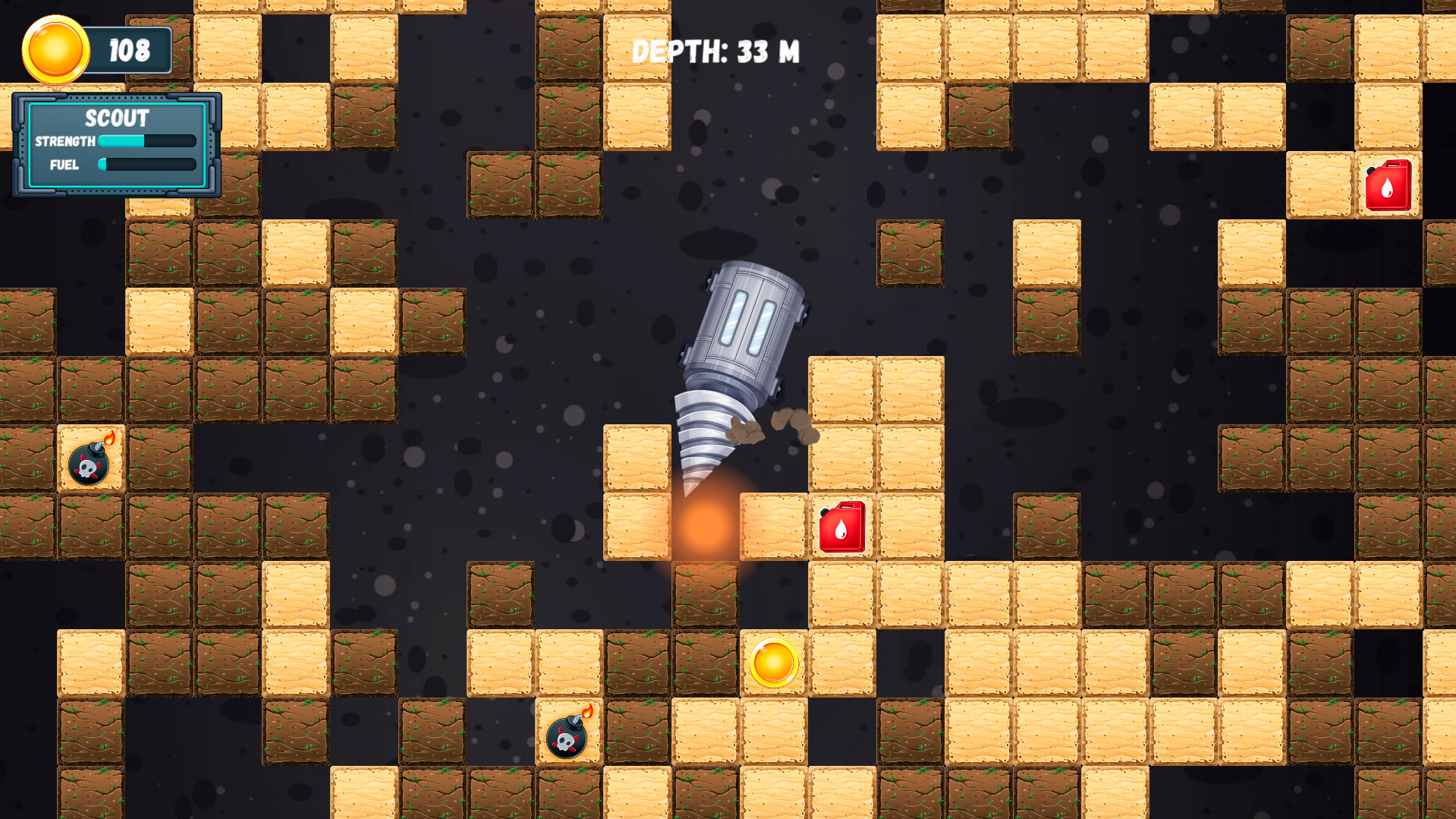Click the fuel canister in the top-right corner
Image resolution: width=1456 pixels, height=819 pixels.
pyautogui.click(x=1388, y=184)
